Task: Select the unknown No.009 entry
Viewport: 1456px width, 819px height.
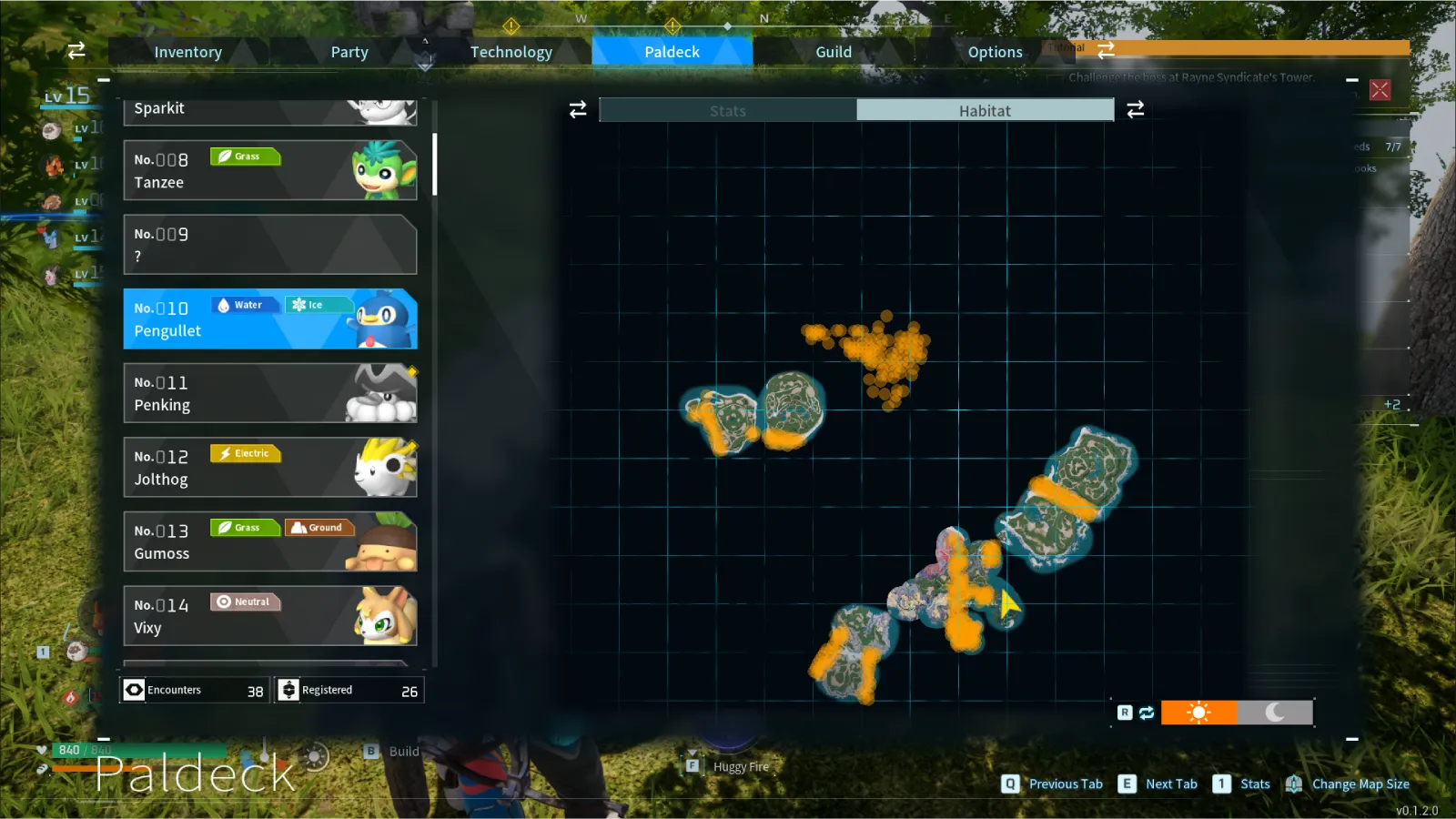Action: 270,245
